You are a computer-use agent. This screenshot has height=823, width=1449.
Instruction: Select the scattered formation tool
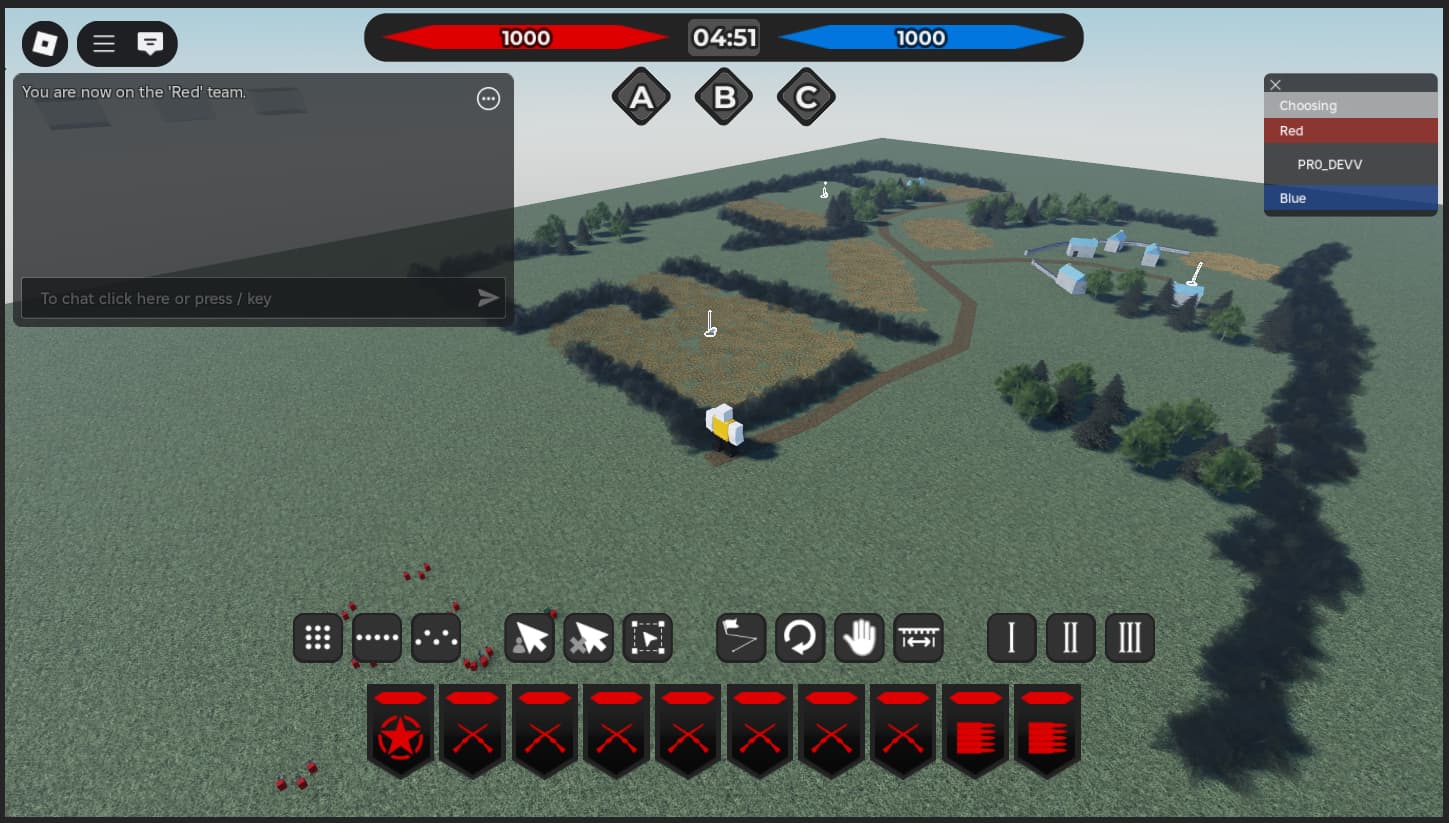(435, 637)
